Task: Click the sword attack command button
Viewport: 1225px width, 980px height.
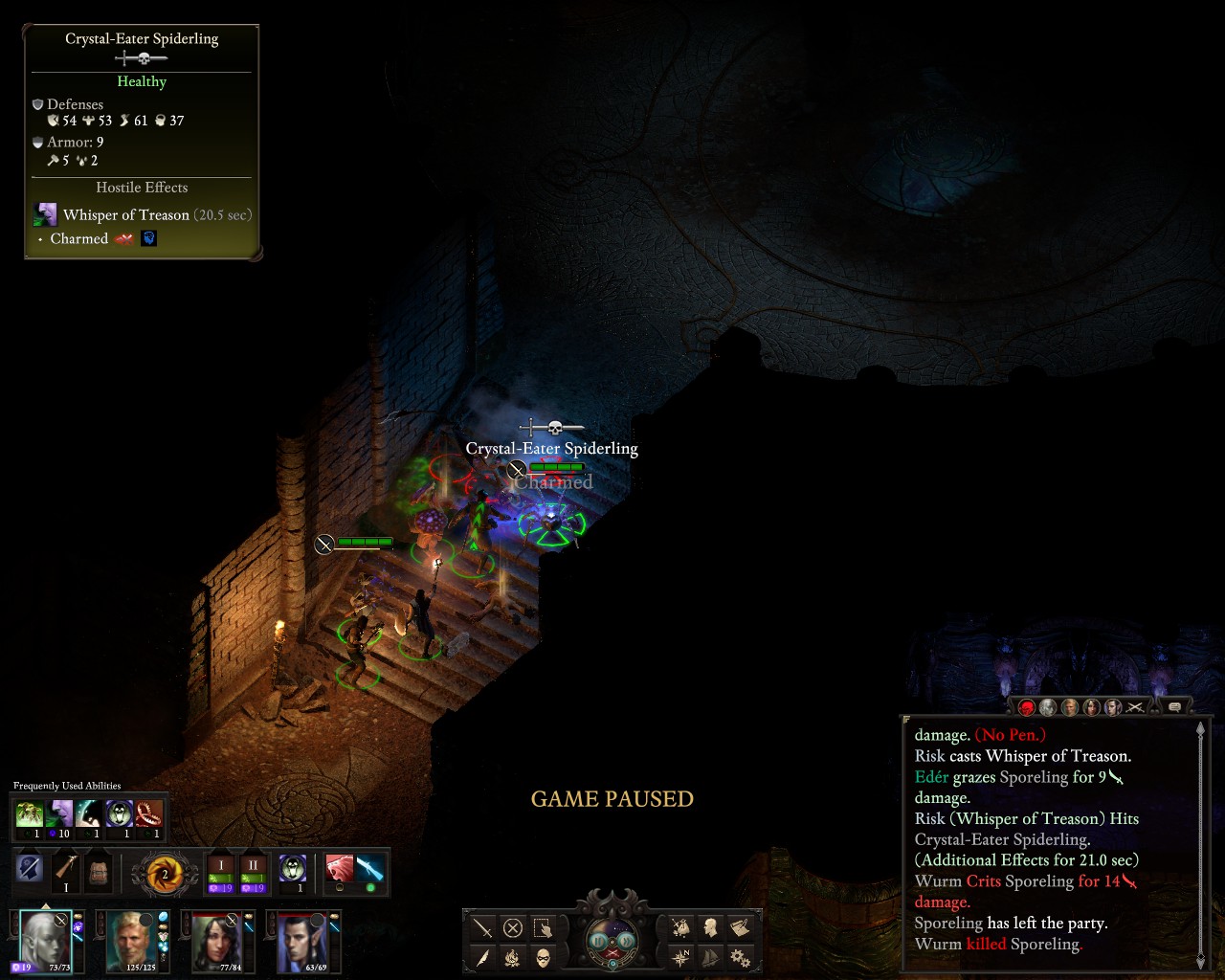Action: click(x=483, y=927)
